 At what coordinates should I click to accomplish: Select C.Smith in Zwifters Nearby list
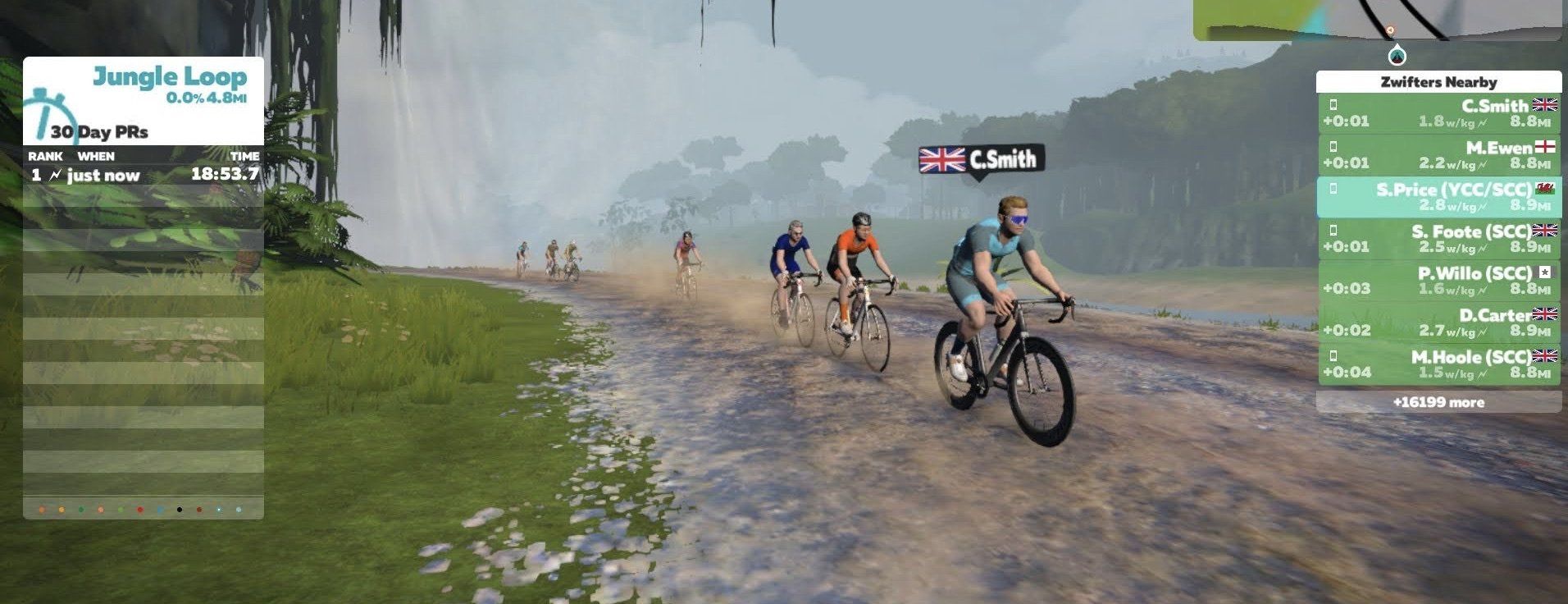1438,113
